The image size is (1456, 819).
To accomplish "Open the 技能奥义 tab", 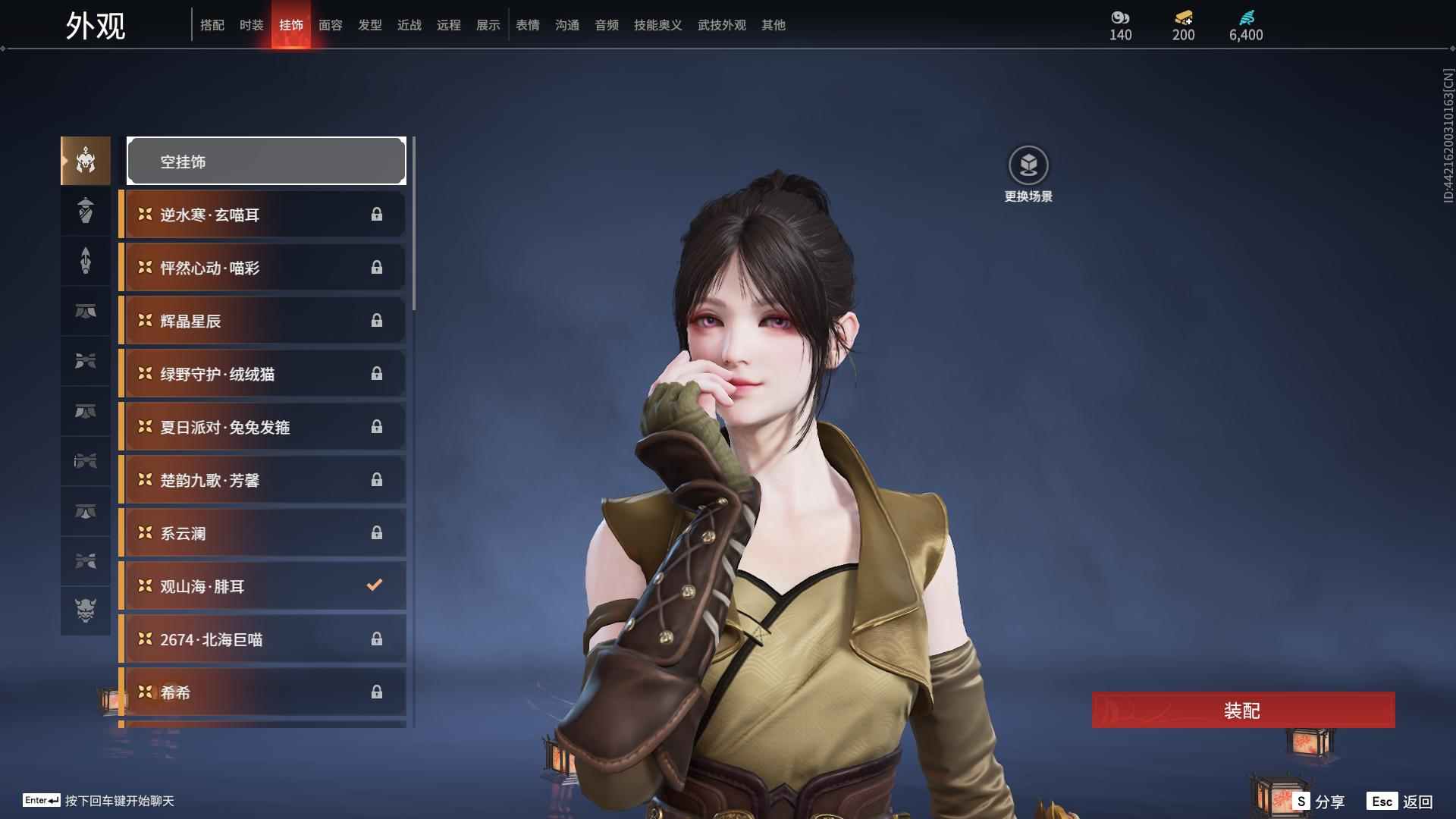I will coord(657,25).
